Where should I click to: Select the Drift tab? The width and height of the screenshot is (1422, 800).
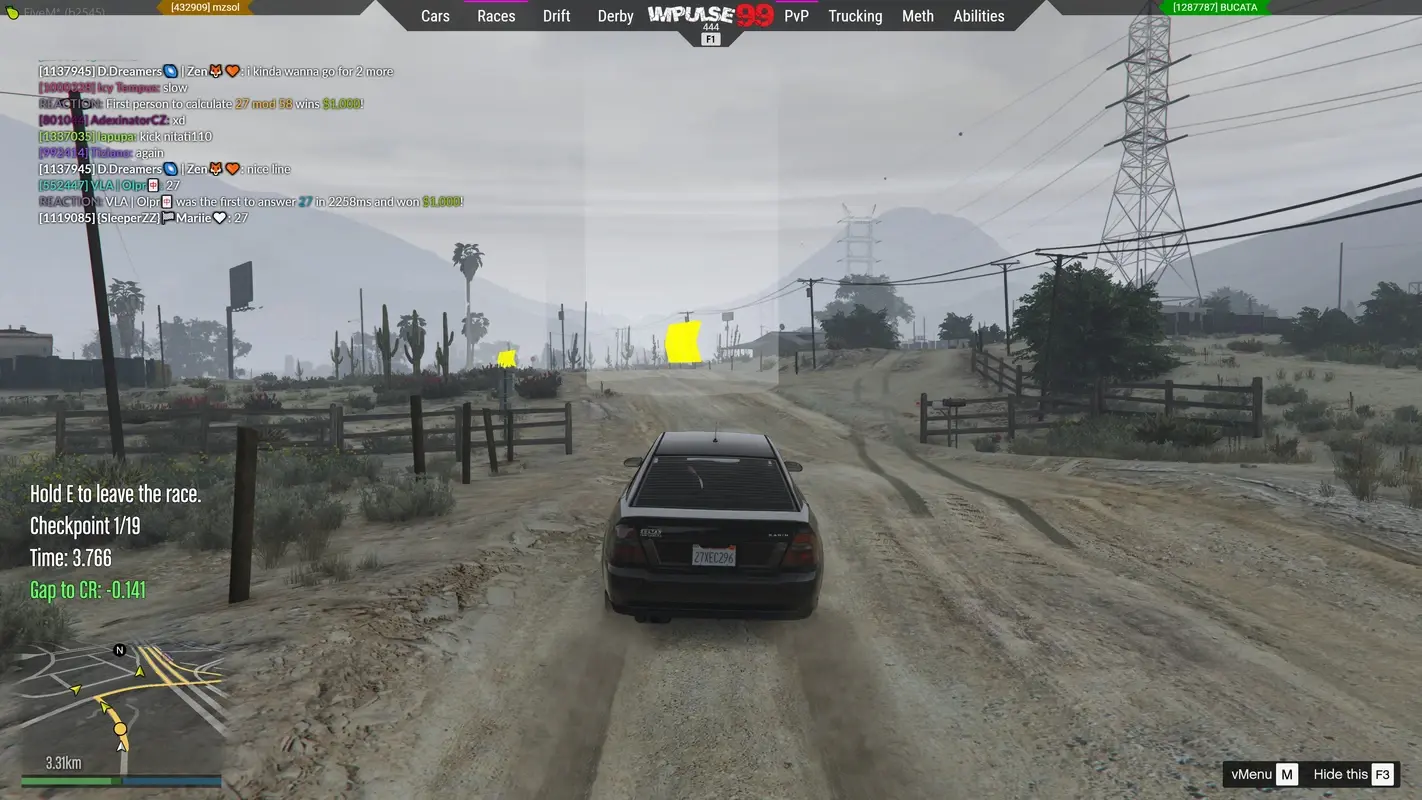(556, 16)
